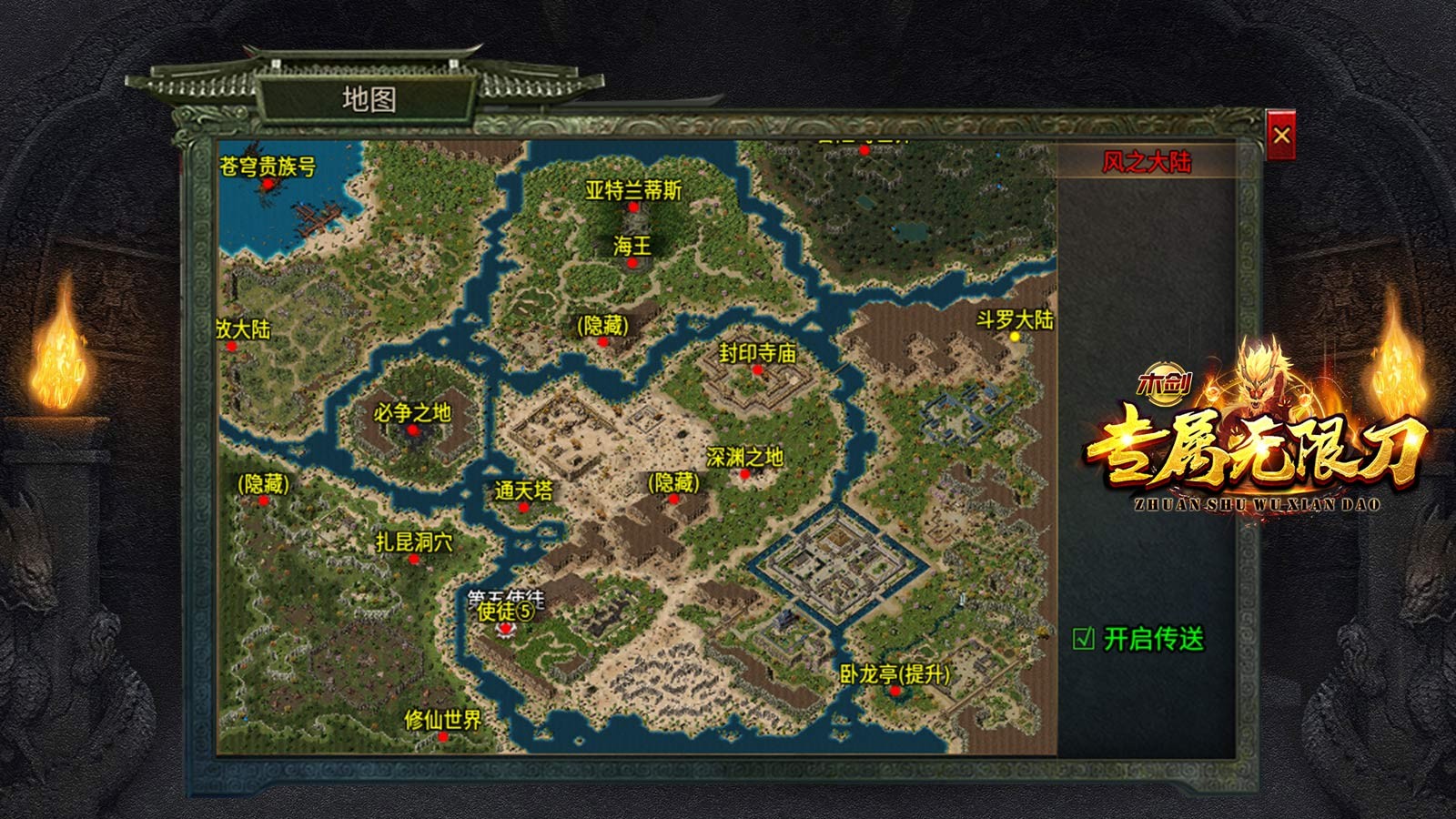Image resolution: width=1456 pixels, height=819 pixels.
Task: Choose the 通天塔 location marker
Action: tap(523, 507)
